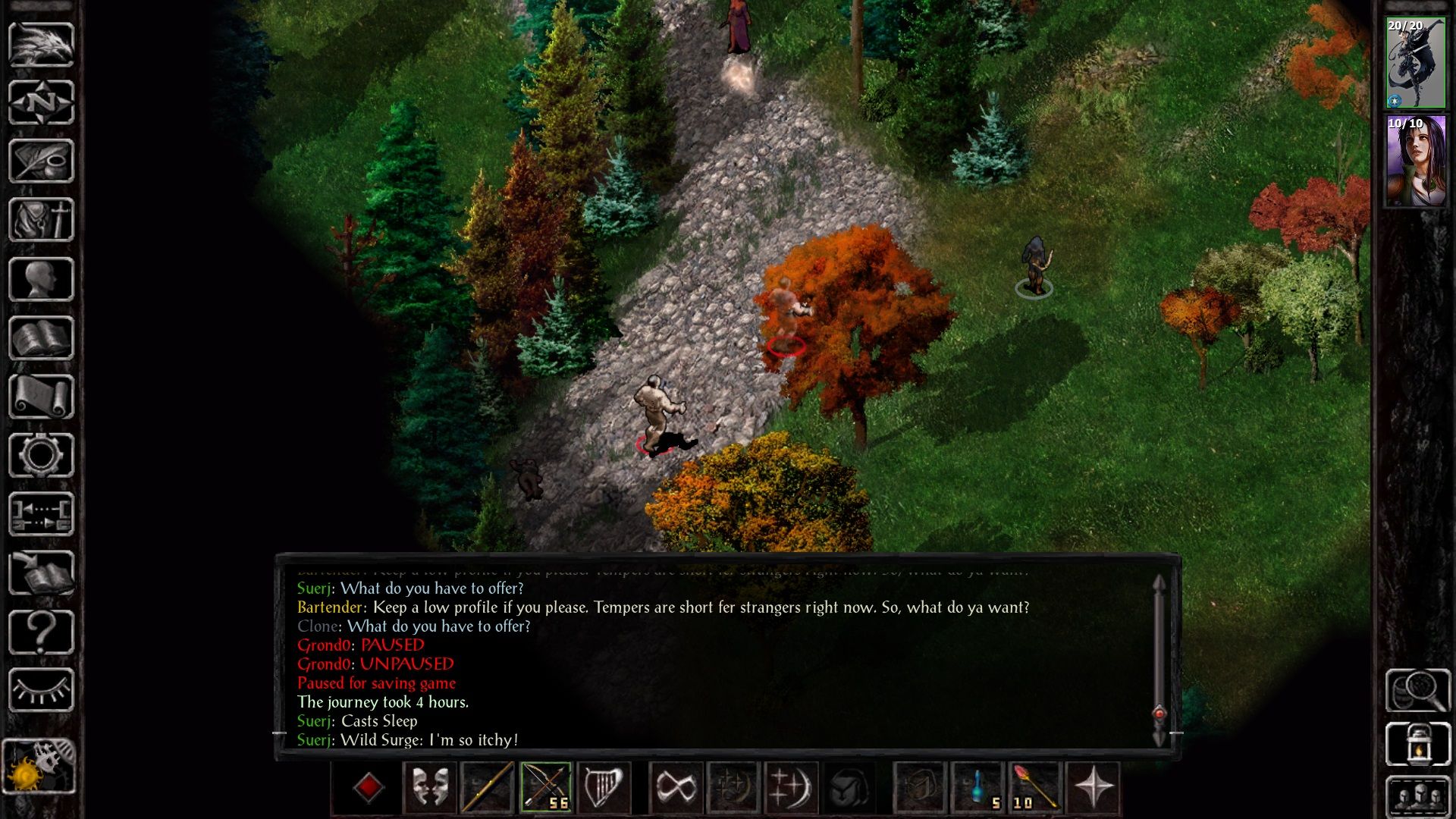Open the inventory screen

pos(41,220)
